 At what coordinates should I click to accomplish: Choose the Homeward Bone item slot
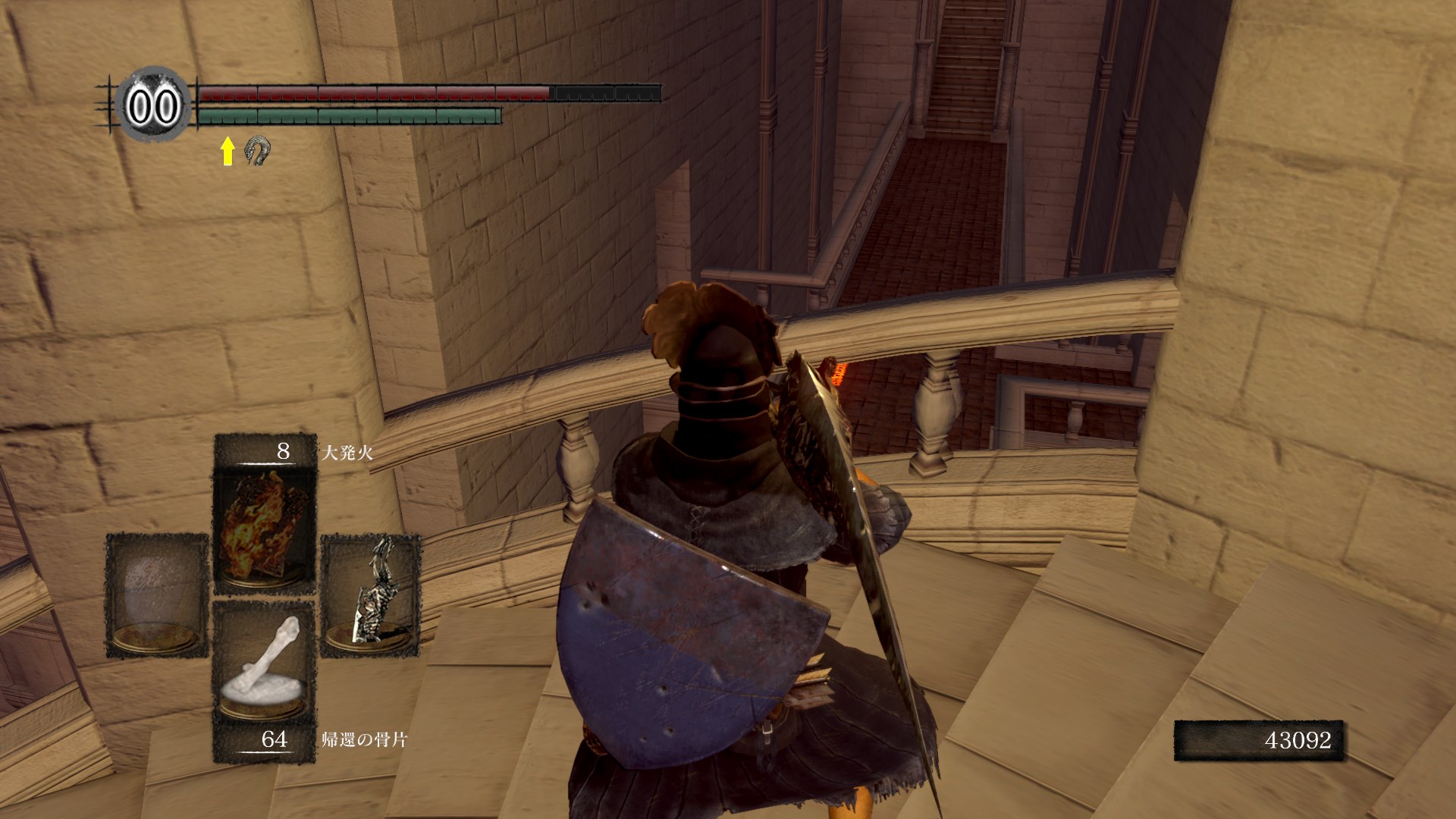click(x=265, y=662)
